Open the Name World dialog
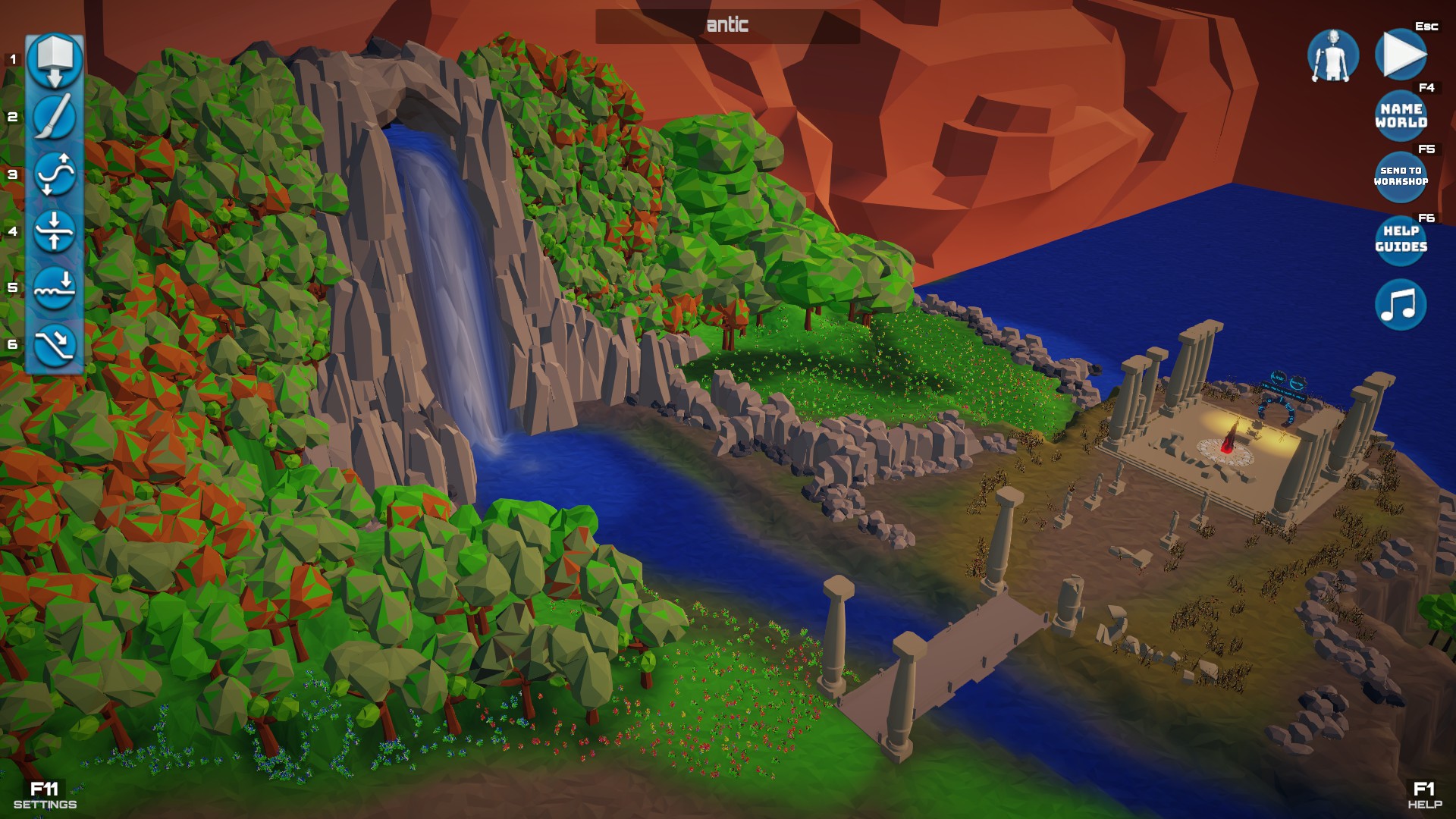The height and width of the screenshot is (819, 1456). 1401,114
